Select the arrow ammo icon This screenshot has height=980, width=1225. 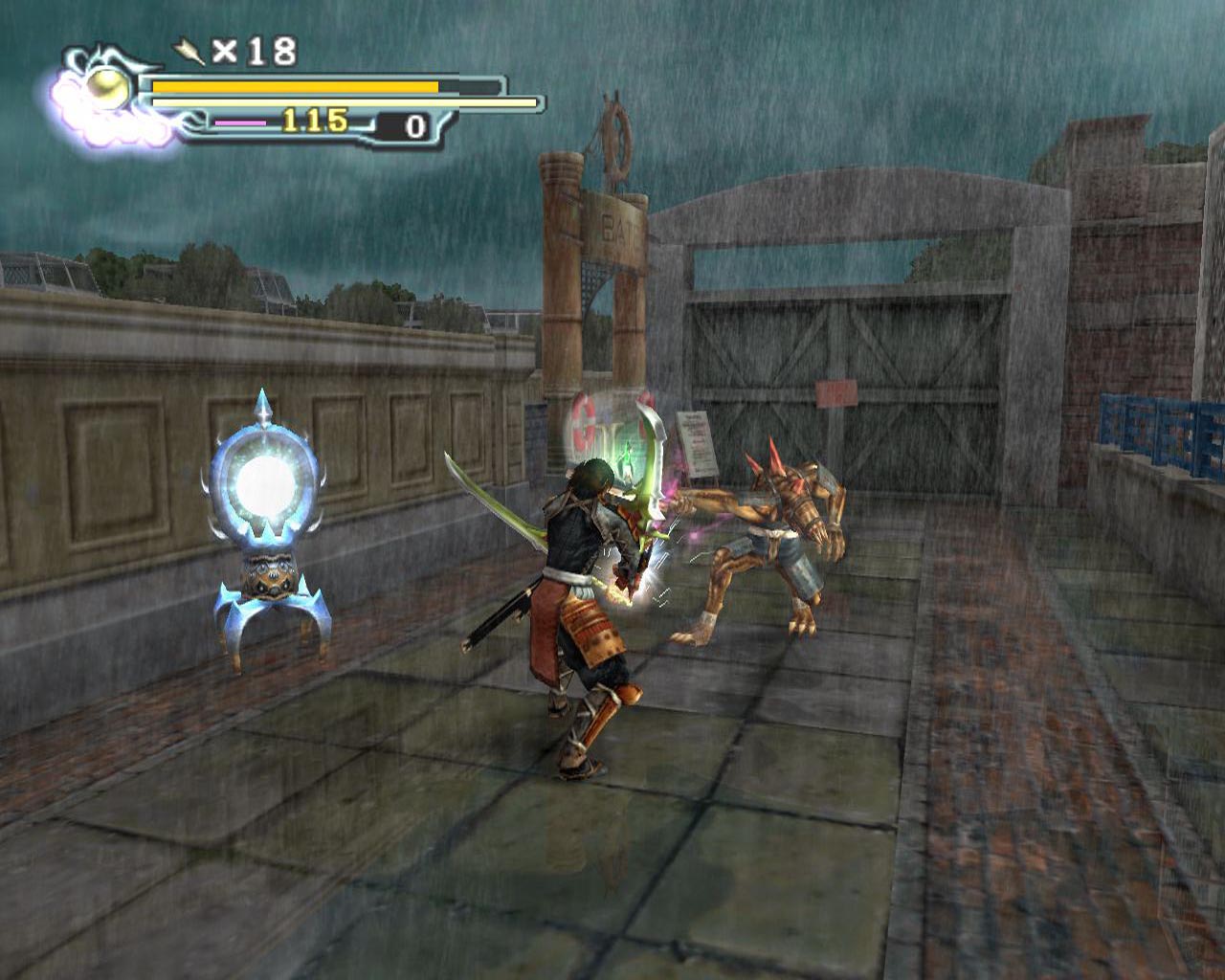click(190, 51)
